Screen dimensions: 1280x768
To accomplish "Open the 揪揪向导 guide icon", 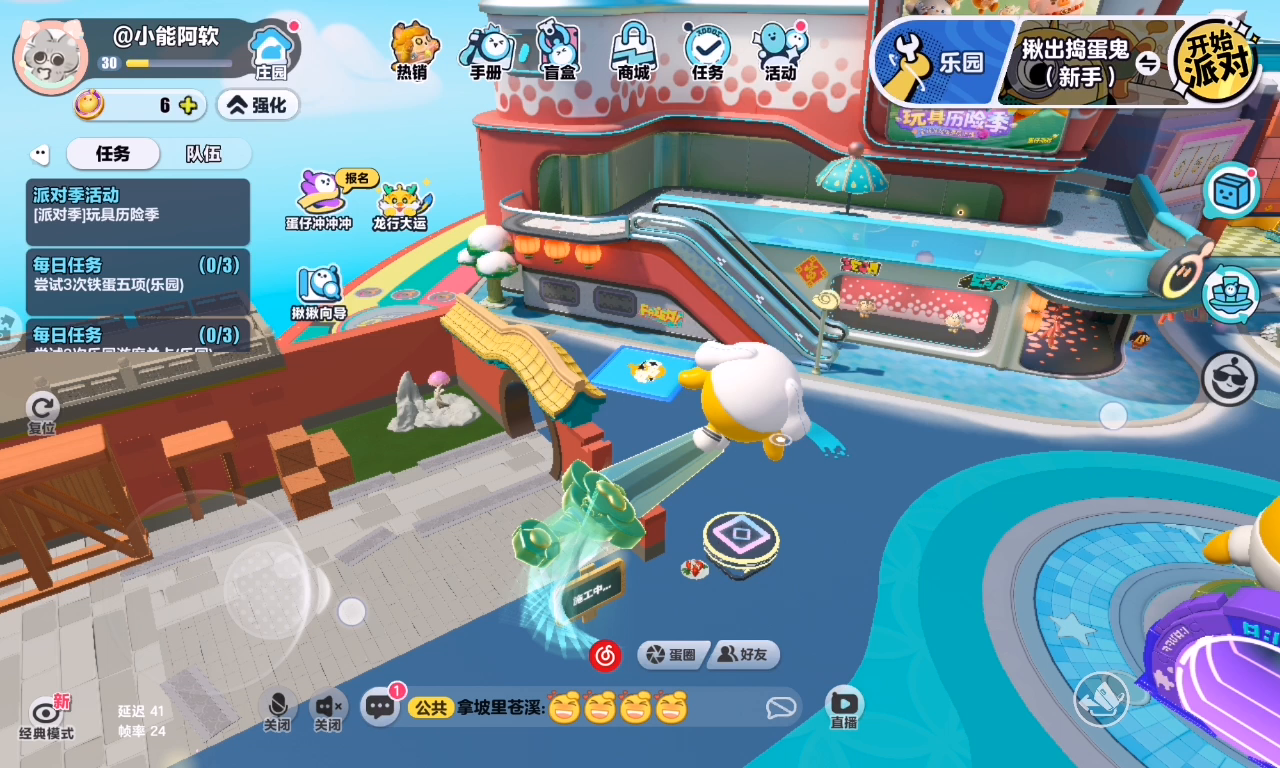I will pyautogui.click(x=319, y=292).
